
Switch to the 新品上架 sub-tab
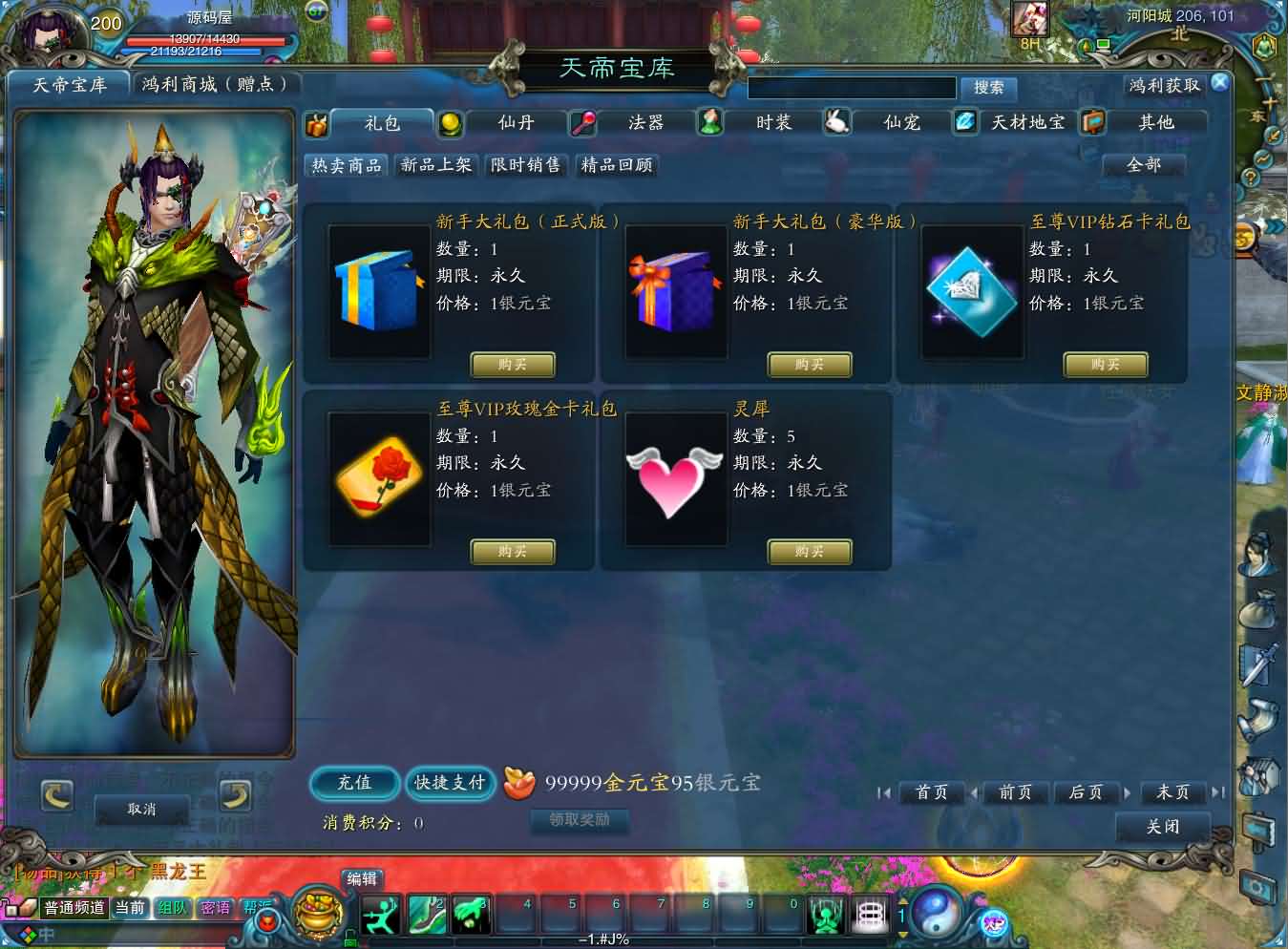coord(435,165)
